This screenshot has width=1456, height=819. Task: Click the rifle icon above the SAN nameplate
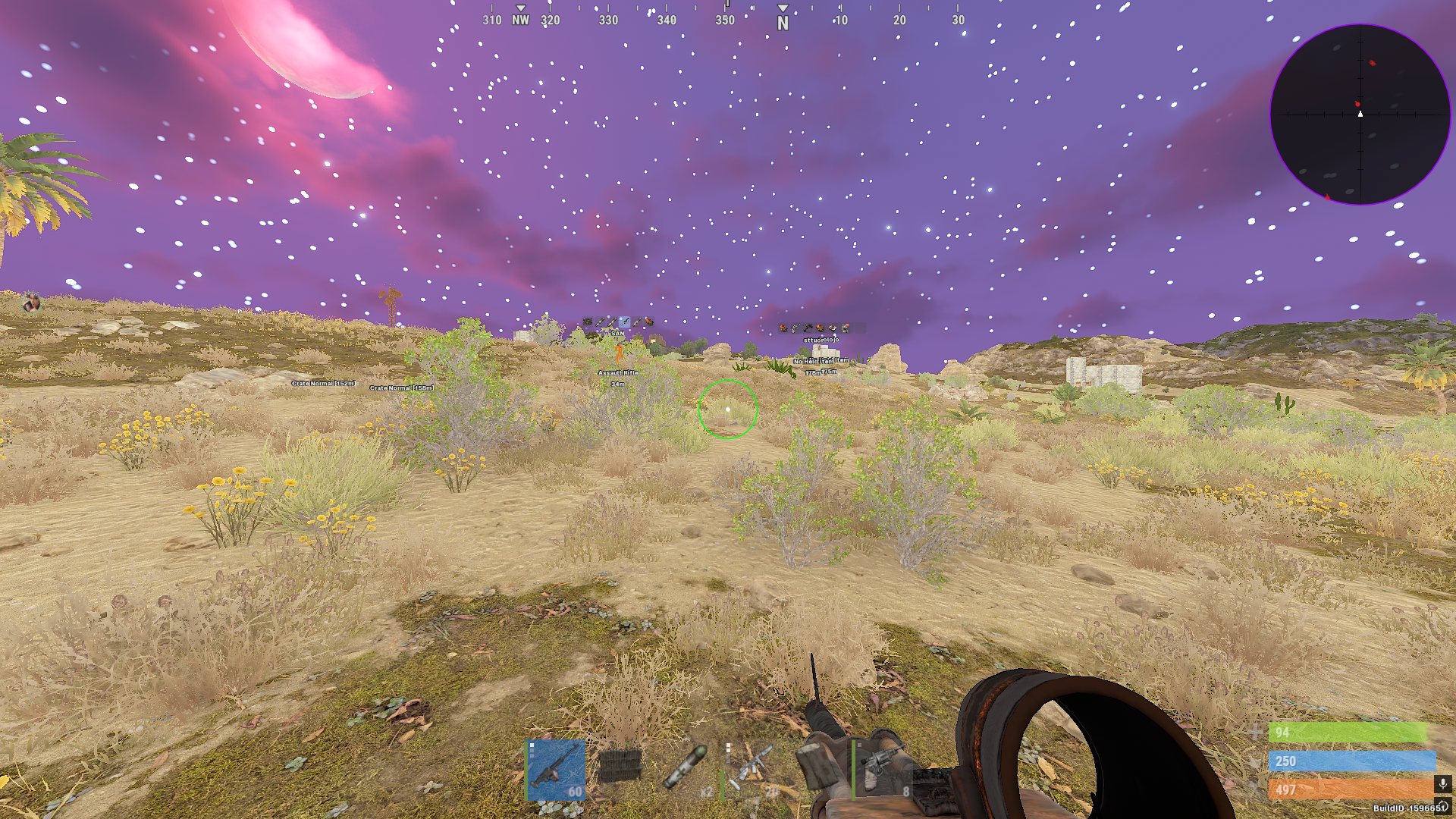(x=626, y=321)
